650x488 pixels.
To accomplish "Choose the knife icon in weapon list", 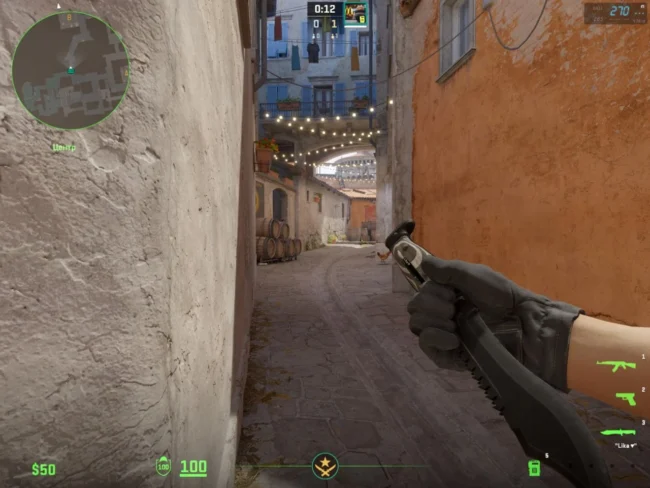I will click(x=618, y=432).
